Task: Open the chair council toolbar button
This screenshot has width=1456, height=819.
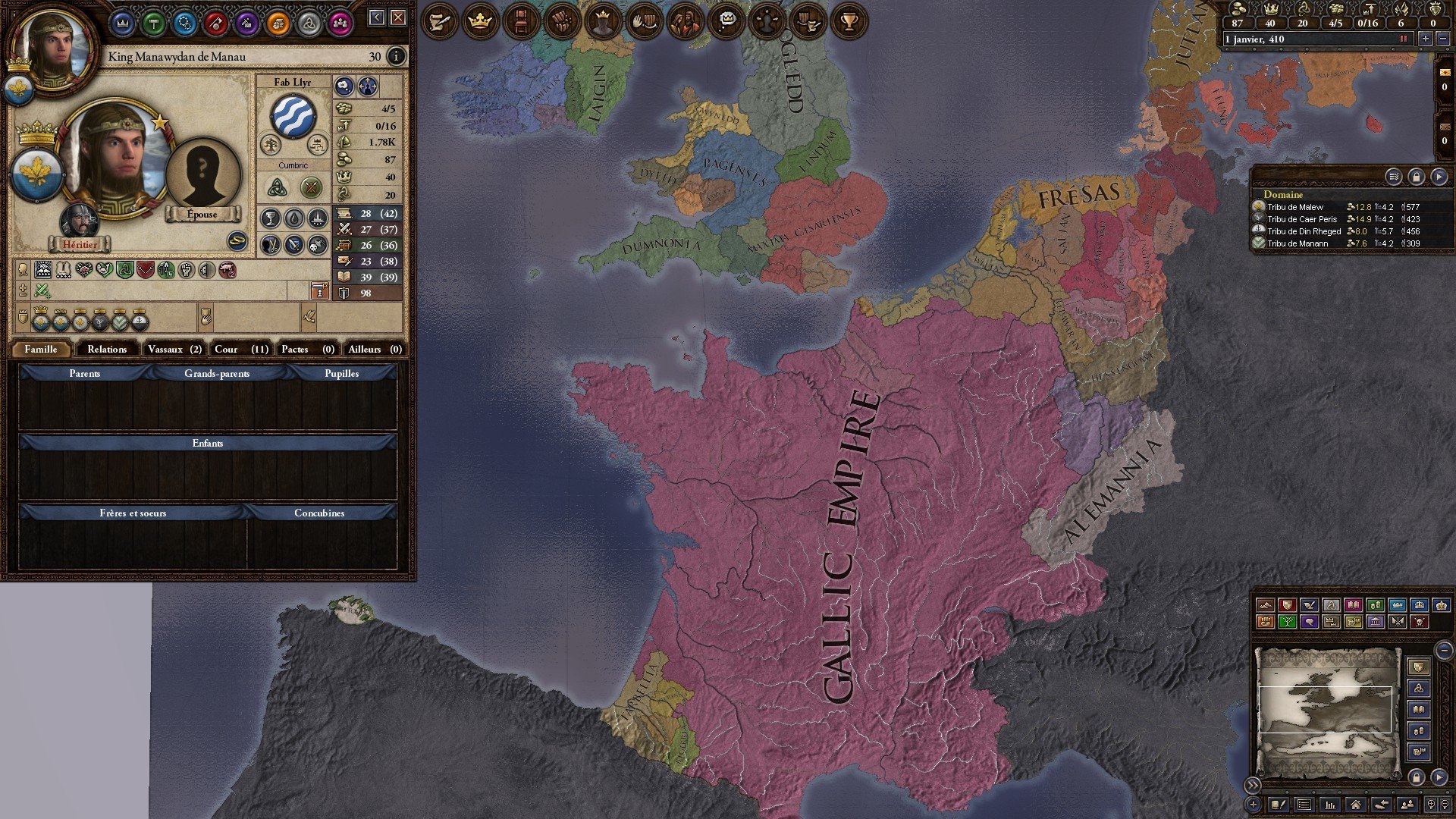Action: (x=521, y=22)
